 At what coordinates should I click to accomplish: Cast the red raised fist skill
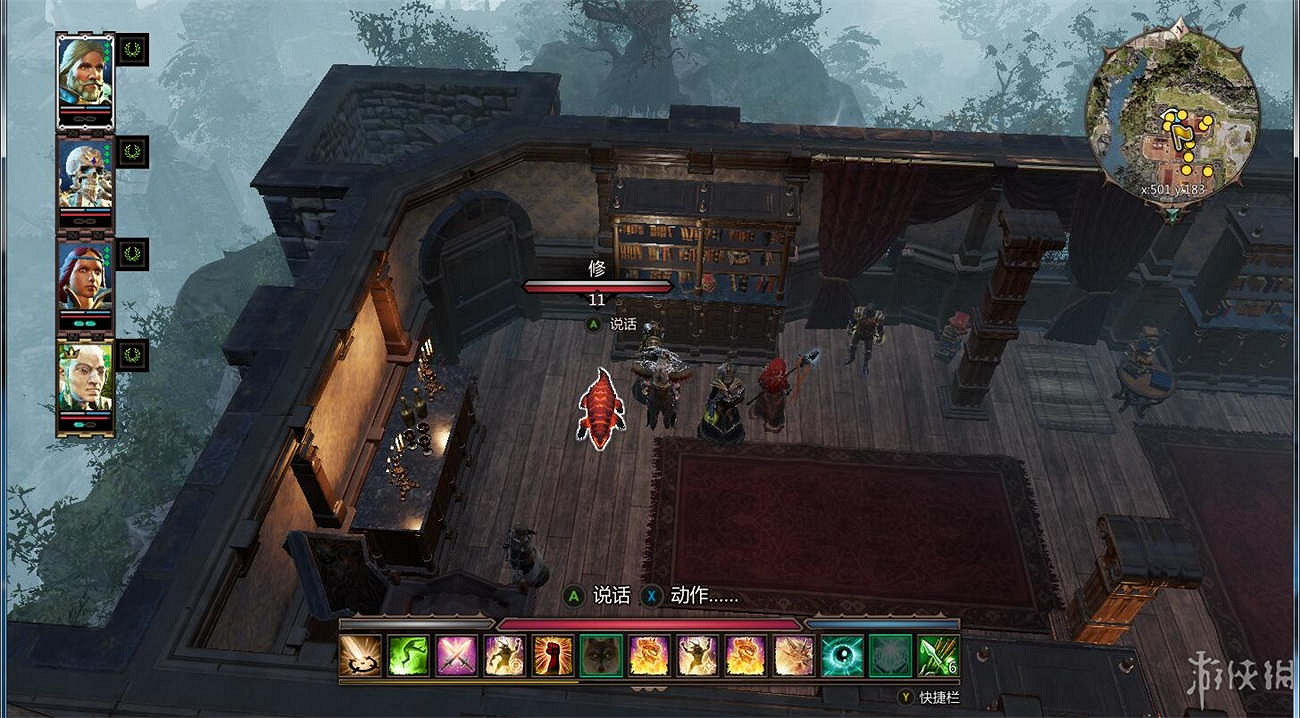tap(553, 656)
